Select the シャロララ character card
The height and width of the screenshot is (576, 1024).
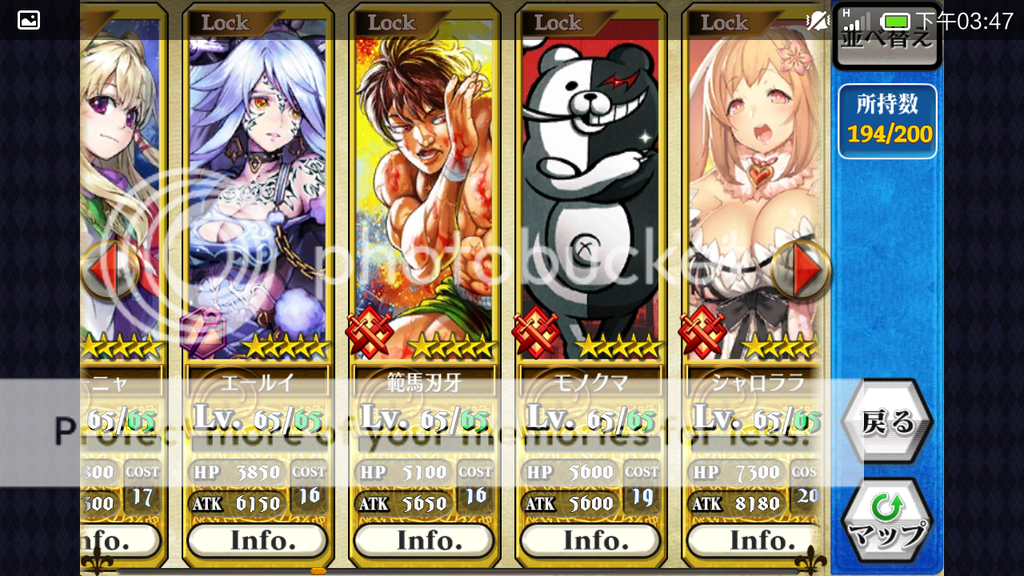point(756,190)
